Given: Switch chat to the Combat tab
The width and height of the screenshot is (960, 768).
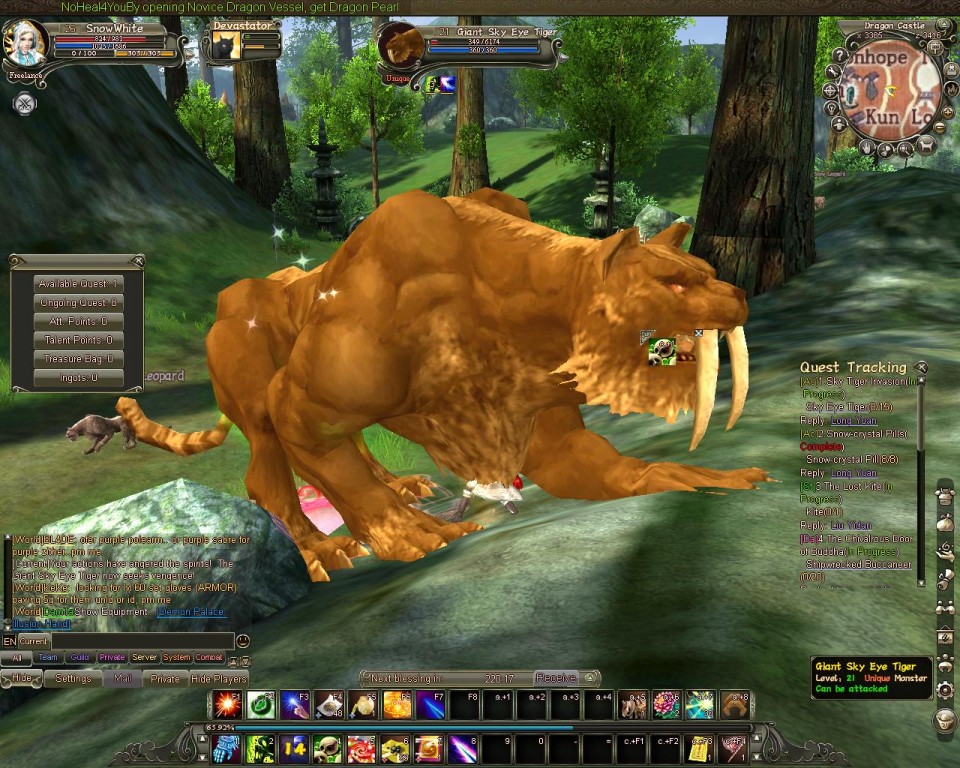Looking at the screenshot, I should [x=208, y=658].
